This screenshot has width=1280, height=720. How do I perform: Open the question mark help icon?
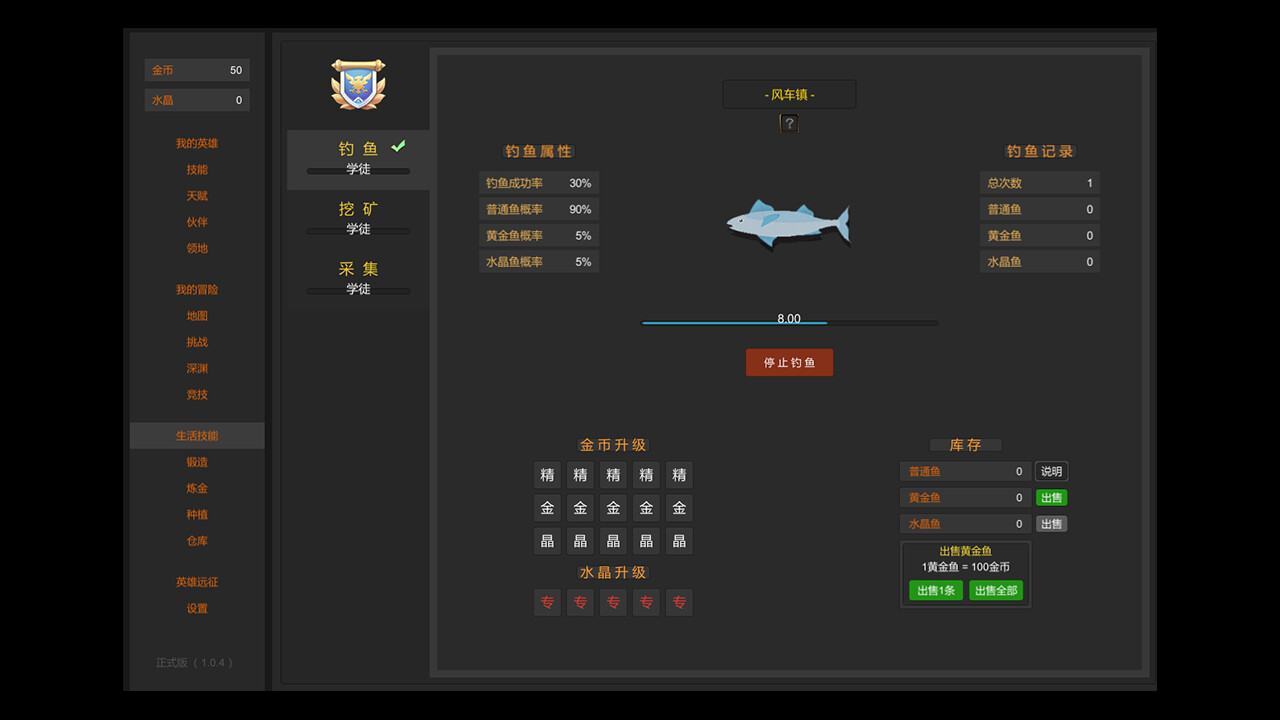789,122
